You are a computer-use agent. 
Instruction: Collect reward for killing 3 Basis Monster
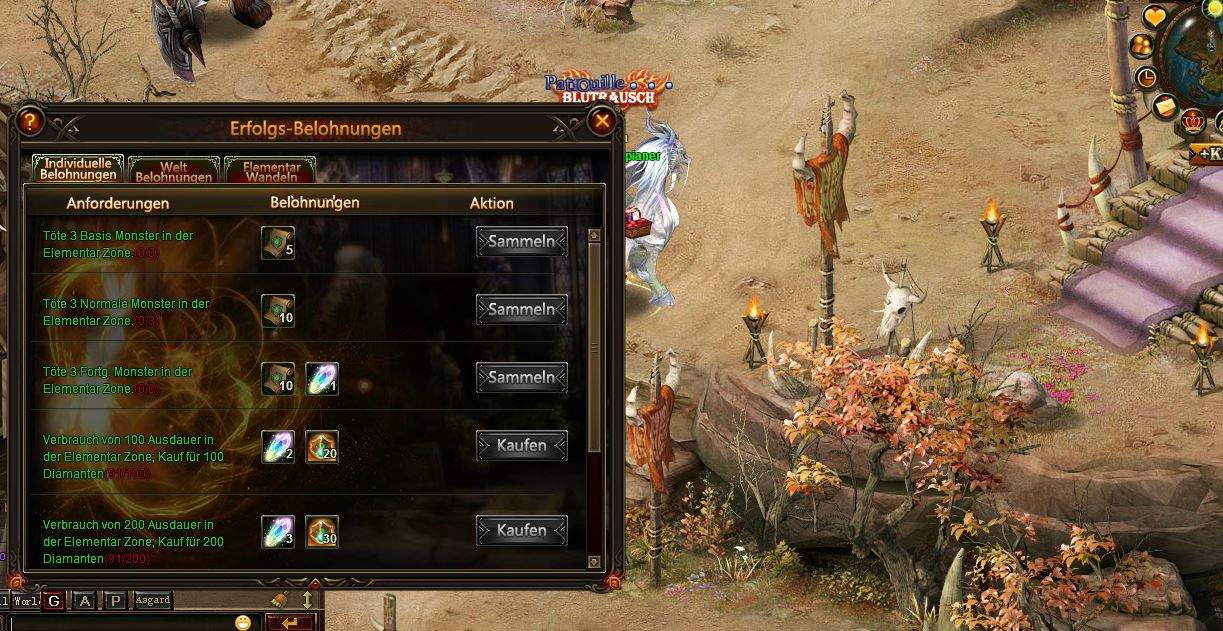point(521,242)
